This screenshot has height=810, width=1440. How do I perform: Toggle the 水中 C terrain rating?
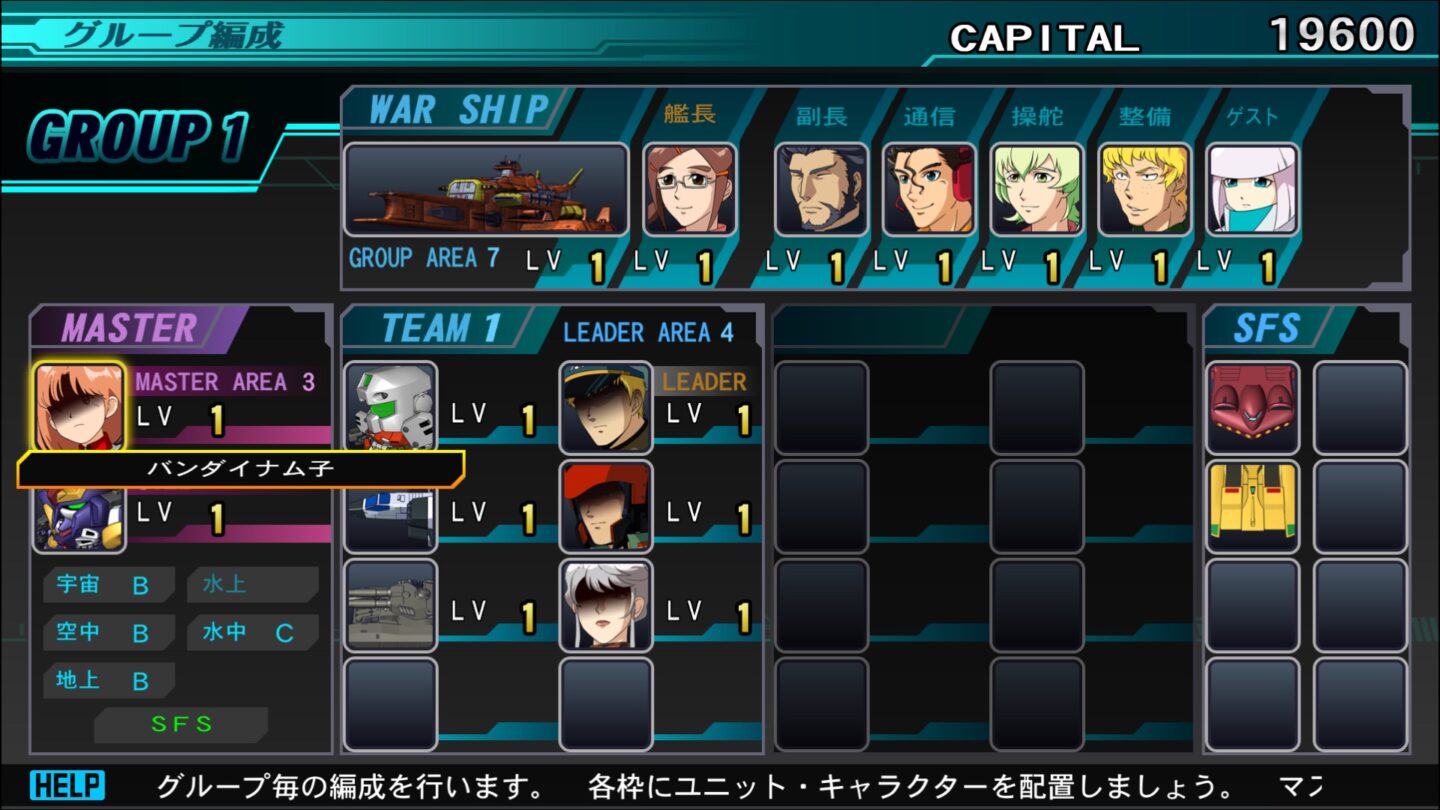pos(251,631)
